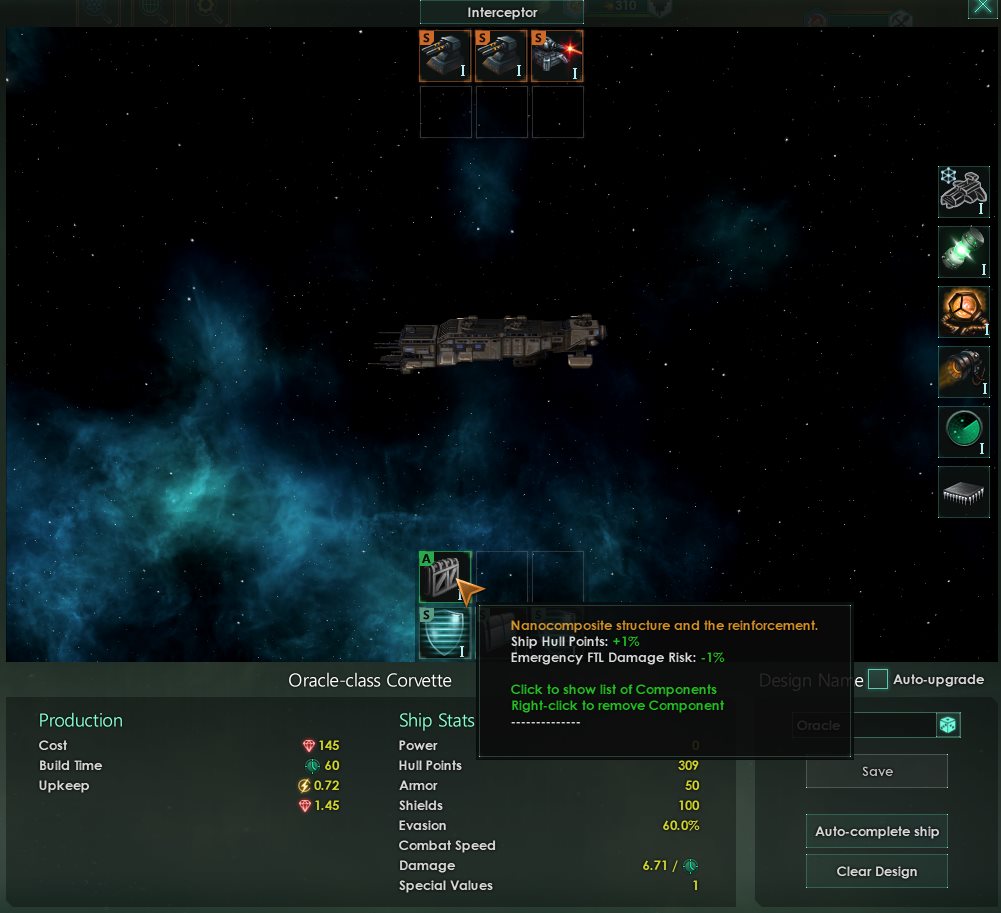Screen dimensions: 1001x913
Task: Edit the Oracle design name field
Action: click(864, 725)
